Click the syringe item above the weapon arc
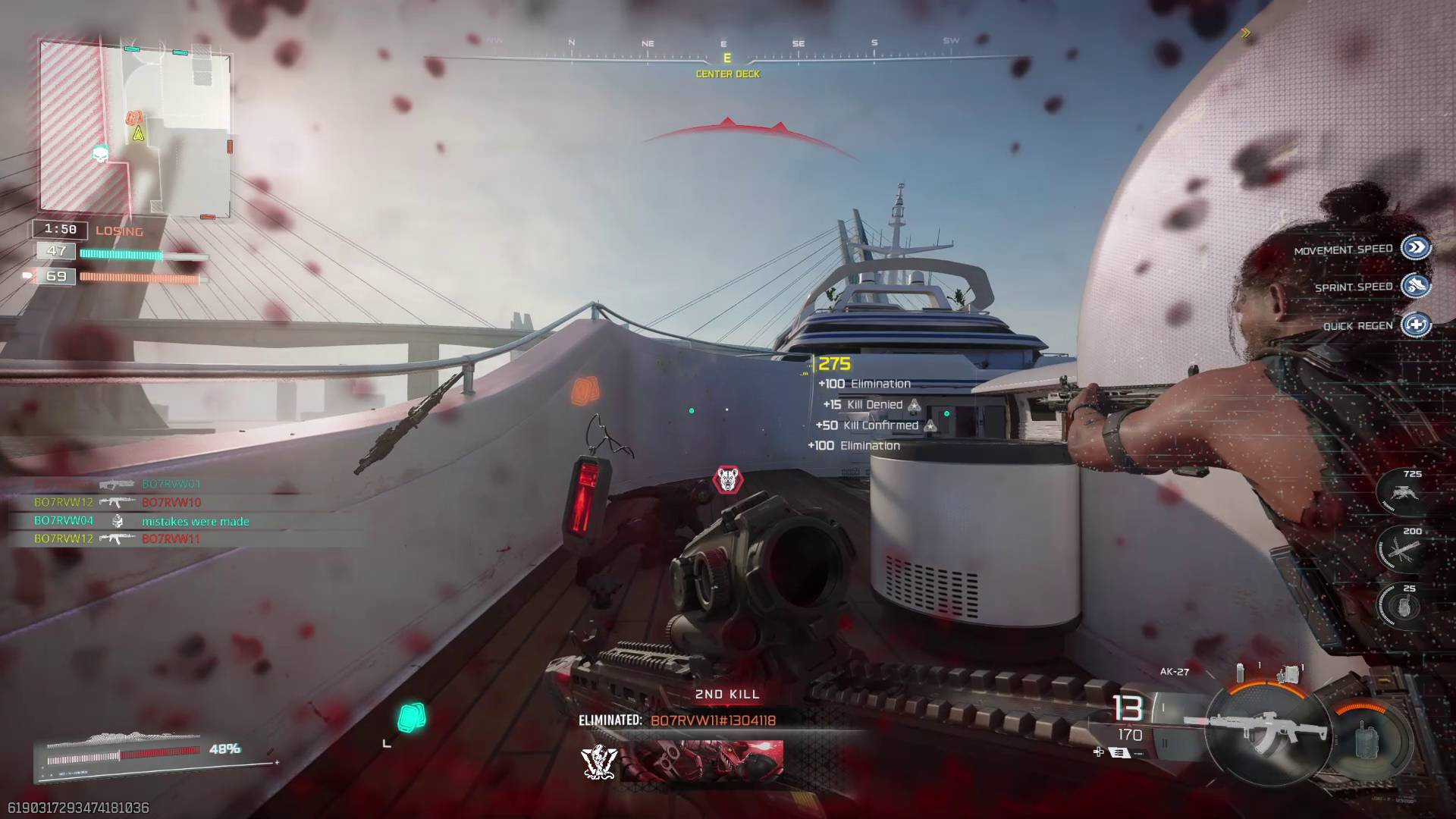The height and width of the screenshot is (819, 1456). pyautogui.click(x=1240, y=672)
